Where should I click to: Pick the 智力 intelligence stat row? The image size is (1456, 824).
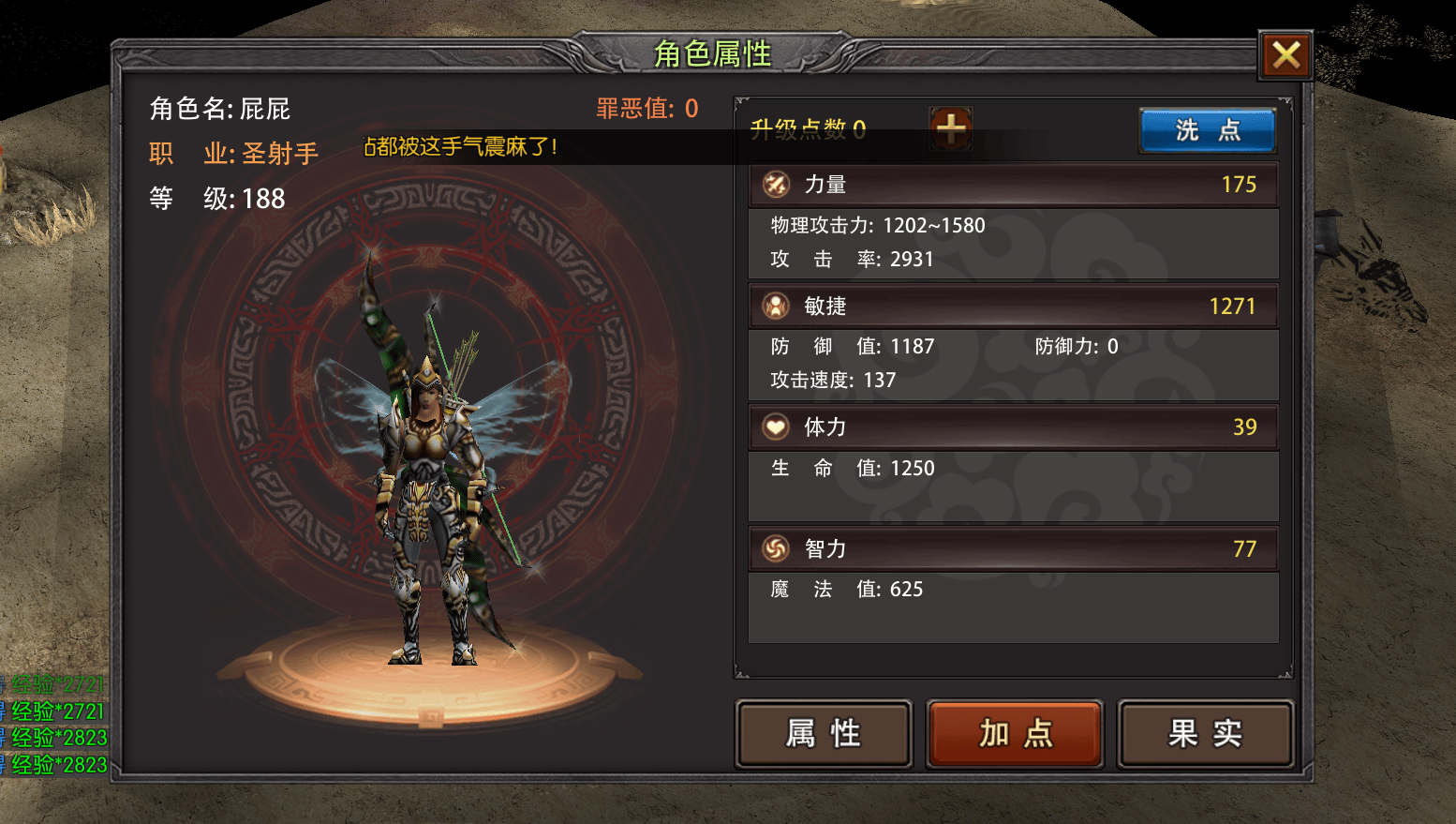click(x=1013, y=548)
